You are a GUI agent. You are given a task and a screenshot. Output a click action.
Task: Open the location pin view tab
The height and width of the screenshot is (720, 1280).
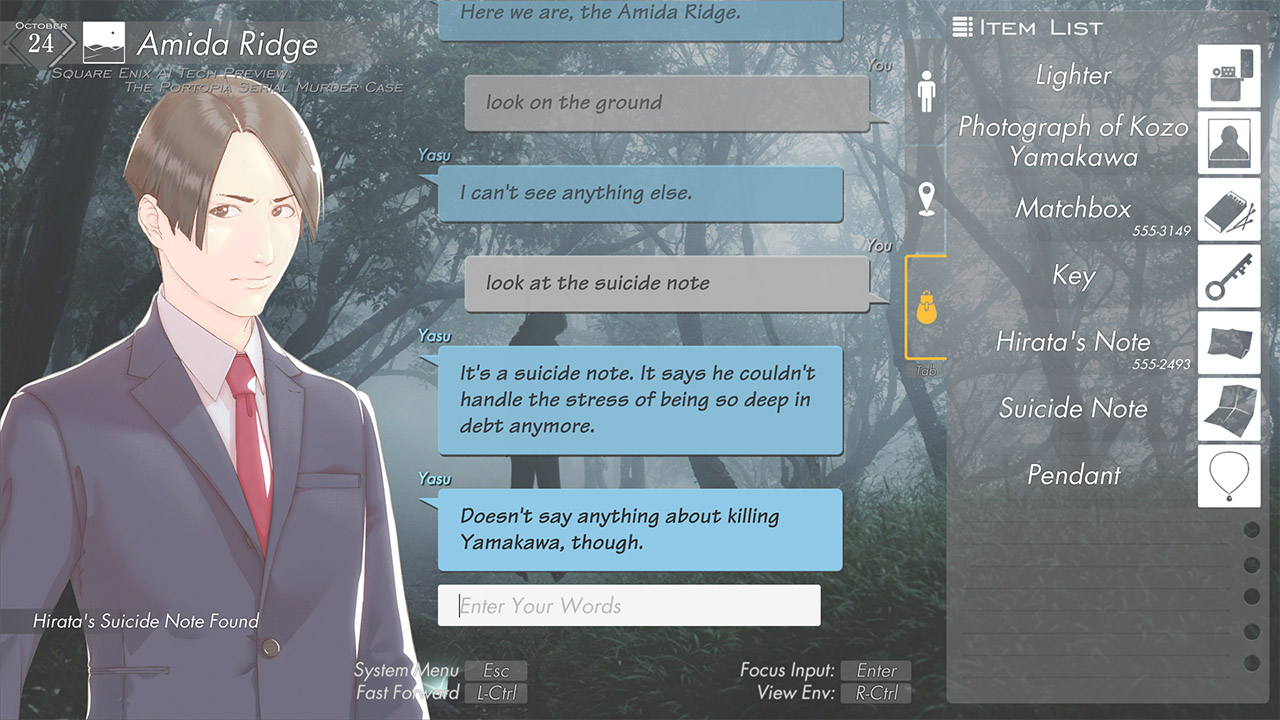(x=925, y=198)
